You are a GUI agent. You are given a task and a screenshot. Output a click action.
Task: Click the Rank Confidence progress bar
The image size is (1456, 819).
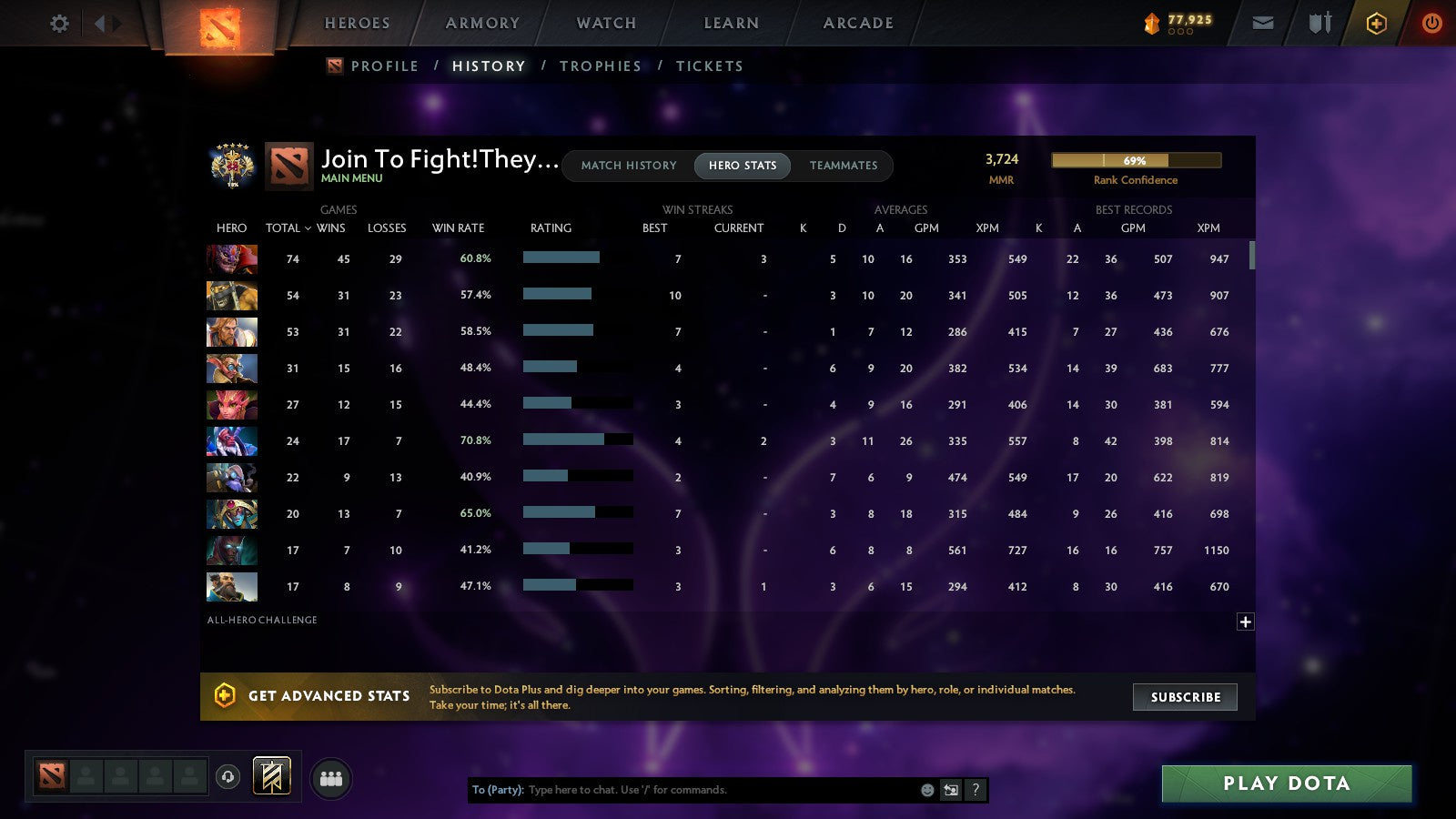point(1136,160)
